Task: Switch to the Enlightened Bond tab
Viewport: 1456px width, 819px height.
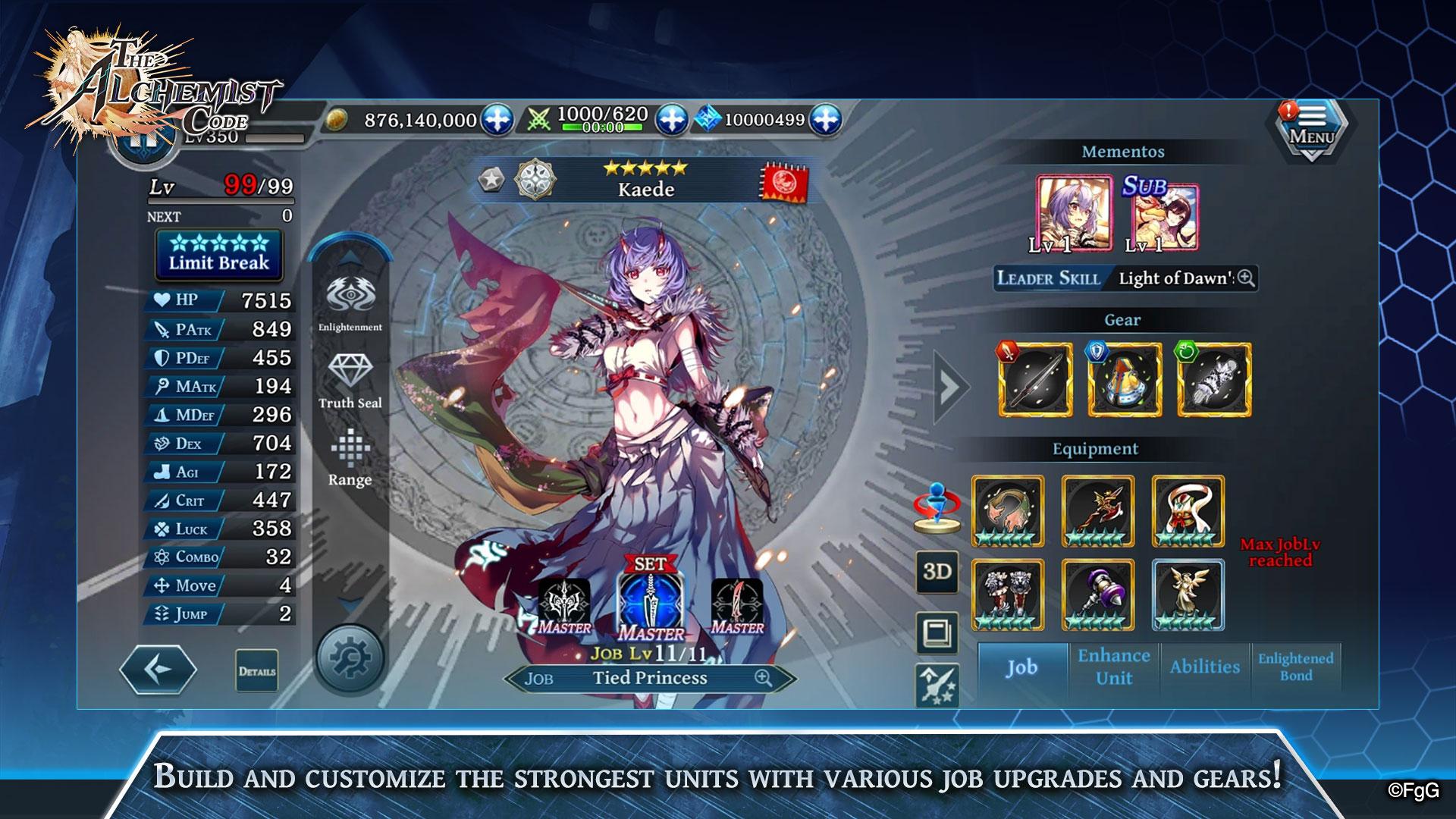Action: (x=1297, y=667)
